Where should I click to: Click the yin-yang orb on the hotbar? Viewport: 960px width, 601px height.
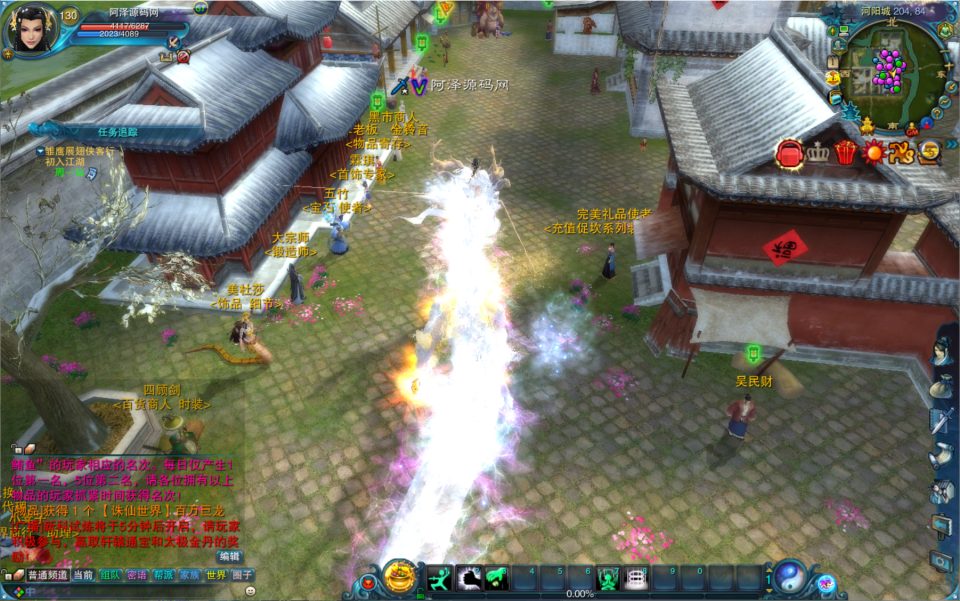click(789, 576)
